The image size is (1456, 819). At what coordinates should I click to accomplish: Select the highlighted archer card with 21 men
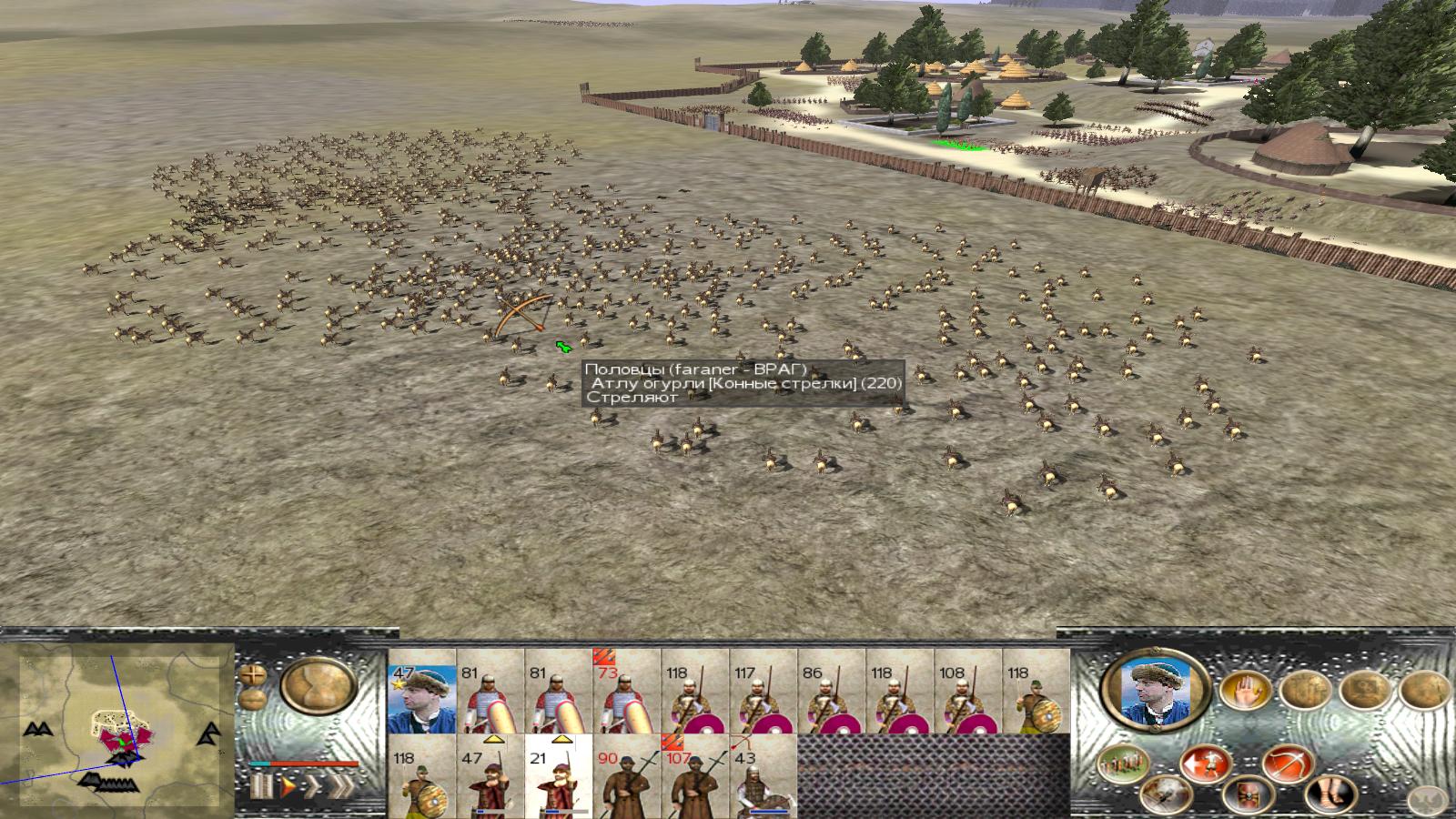[x=558, y=776]
